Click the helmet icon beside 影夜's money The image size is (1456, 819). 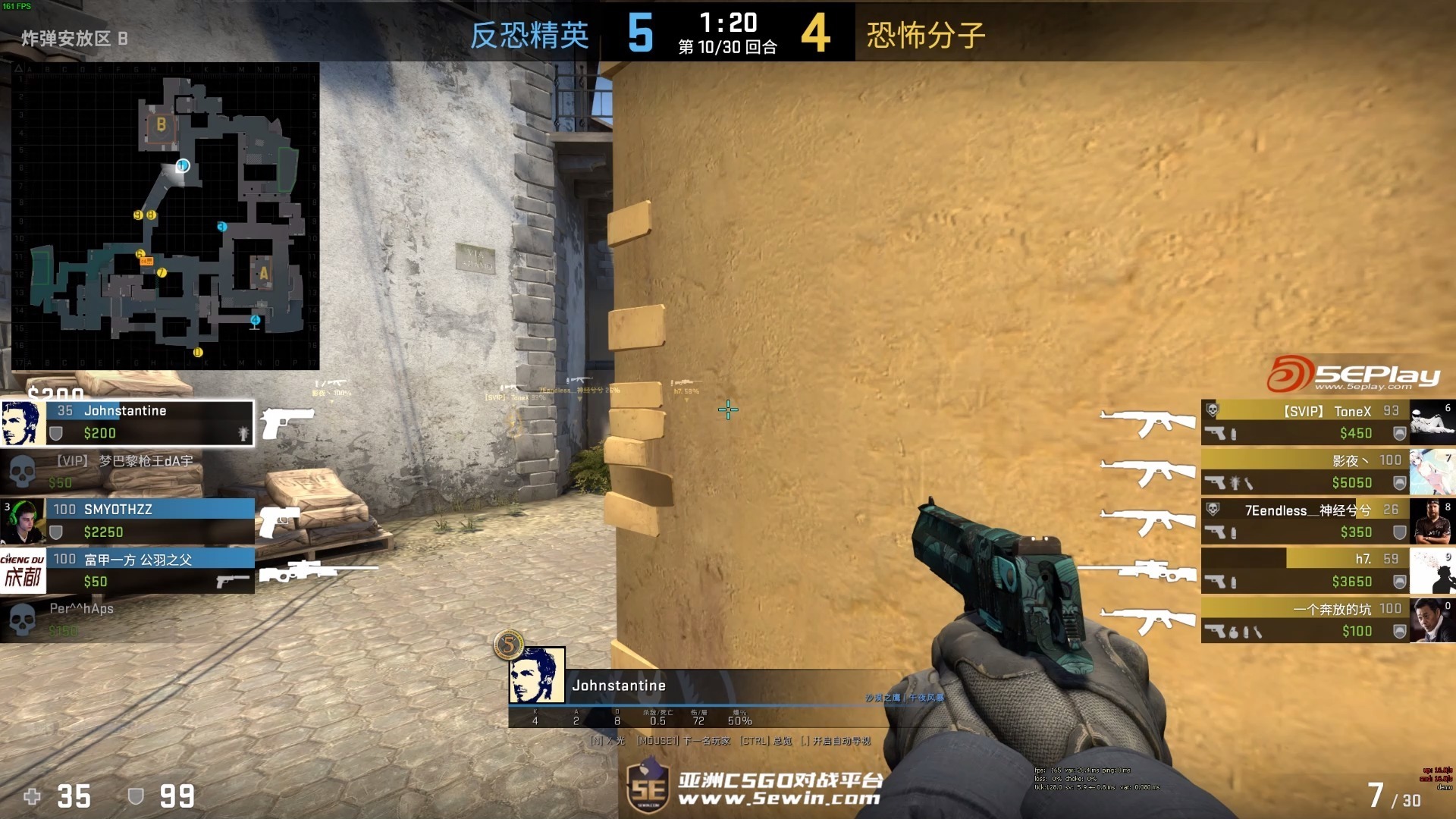(1399, 482)
